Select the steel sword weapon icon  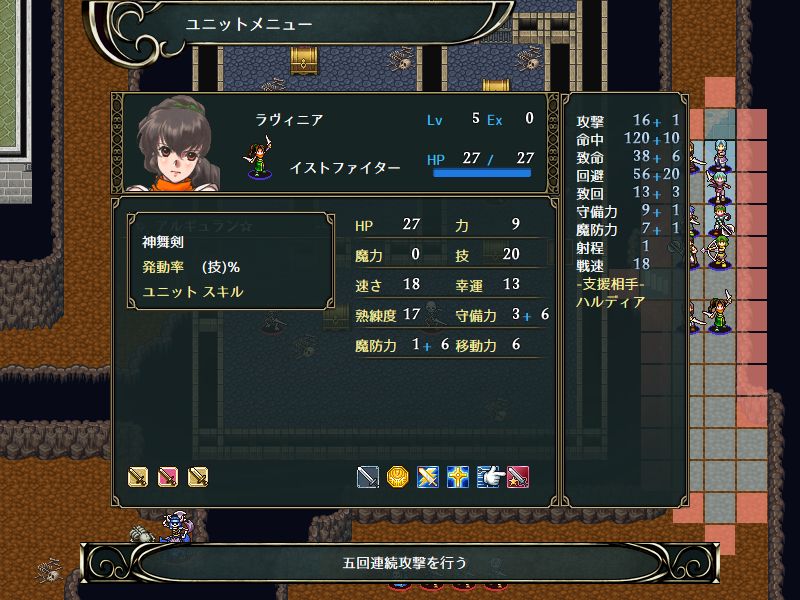368,477
